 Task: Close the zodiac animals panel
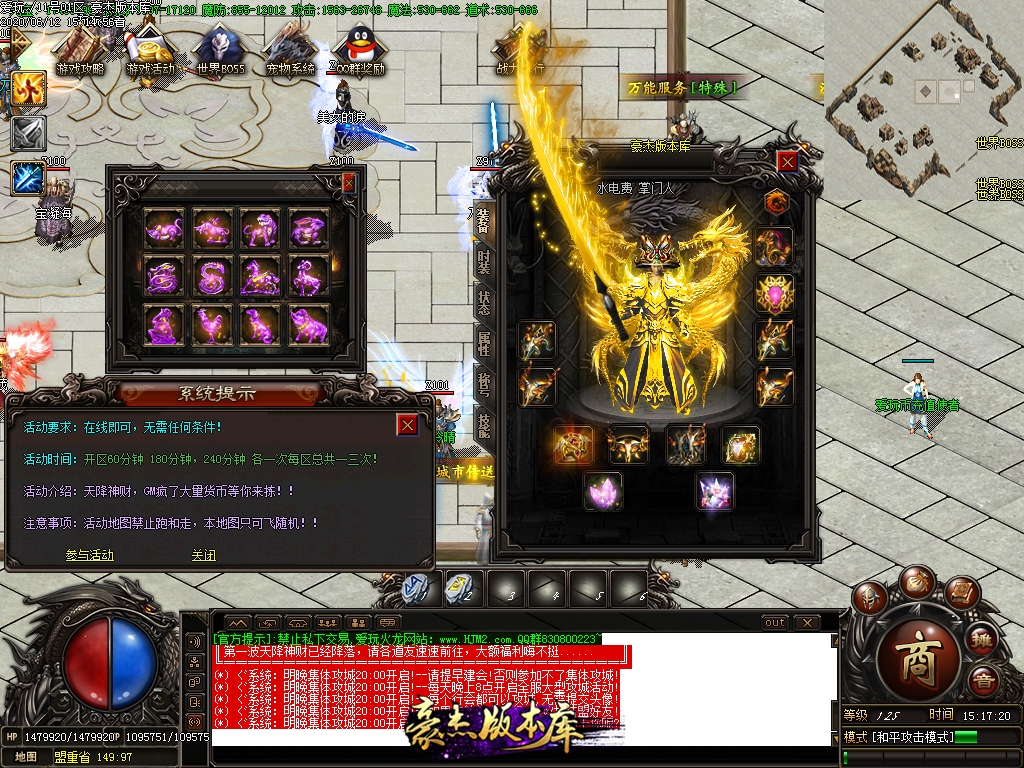click(348, 183)
